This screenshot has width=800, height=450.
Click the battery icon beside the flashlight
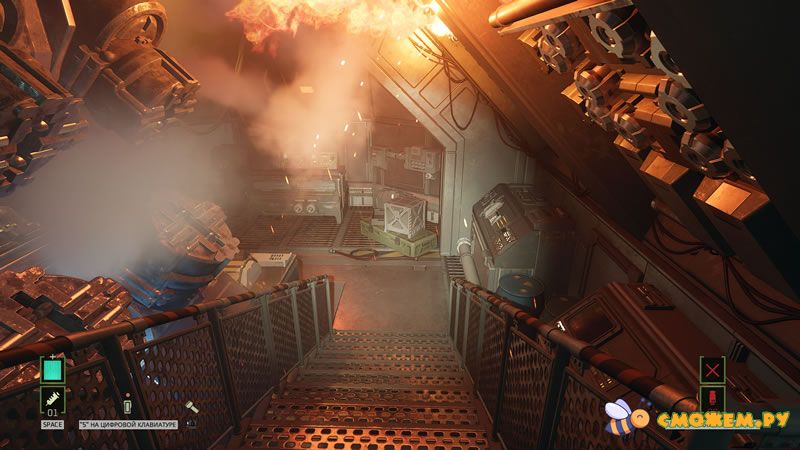(x=128, y=407)
